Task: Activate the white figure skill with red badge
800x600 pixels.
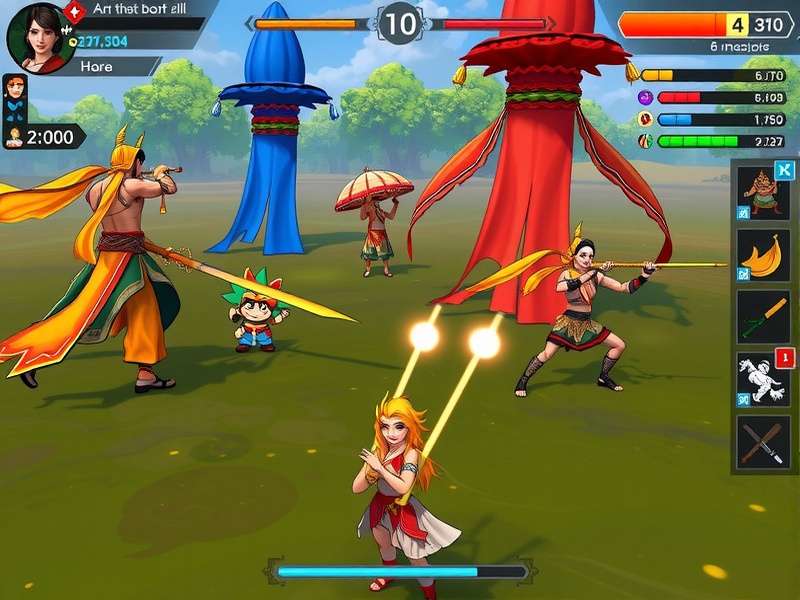Action: tap(763, 379)
